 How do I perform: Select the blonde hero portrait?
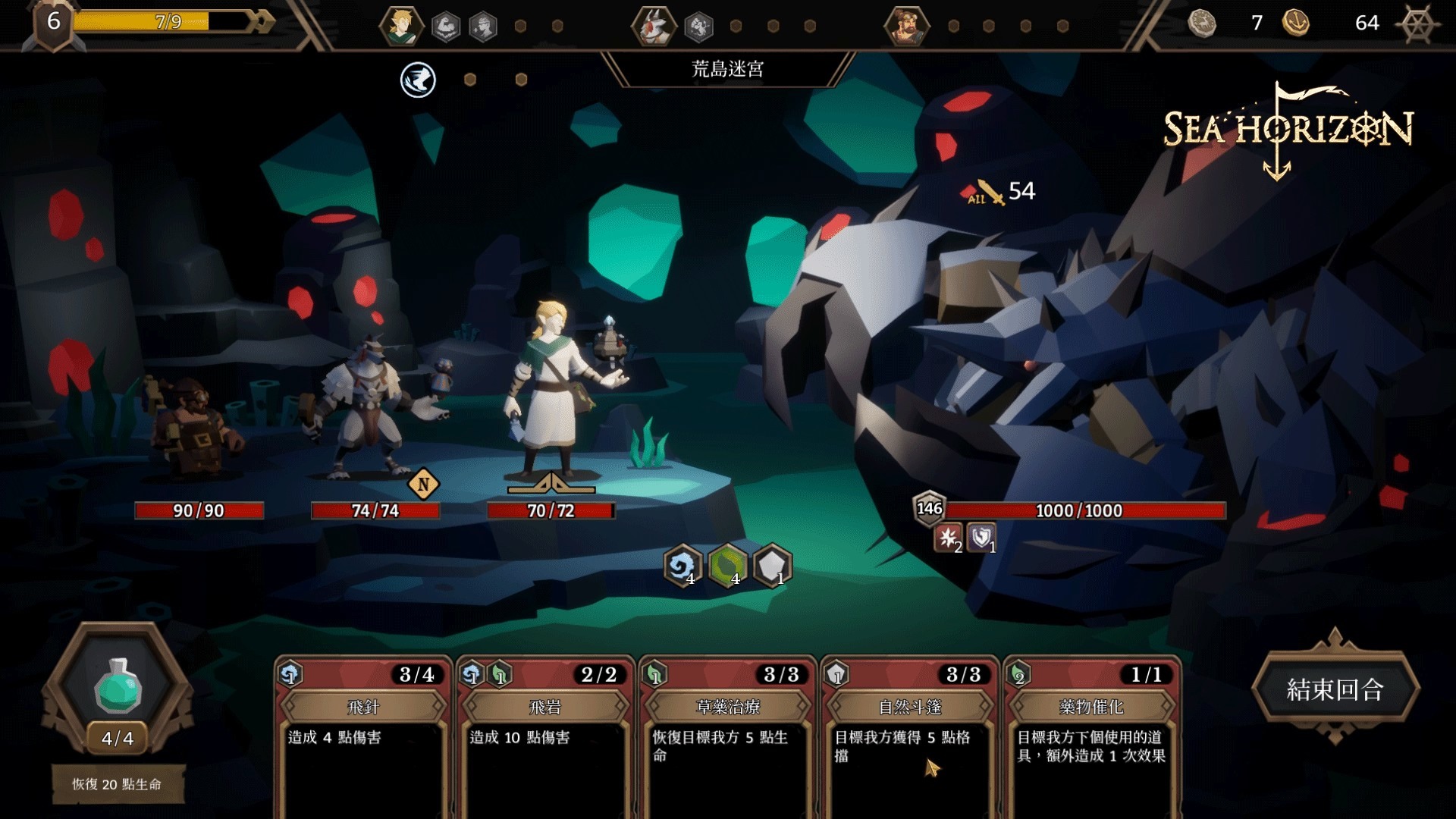(x=400, y=26)
